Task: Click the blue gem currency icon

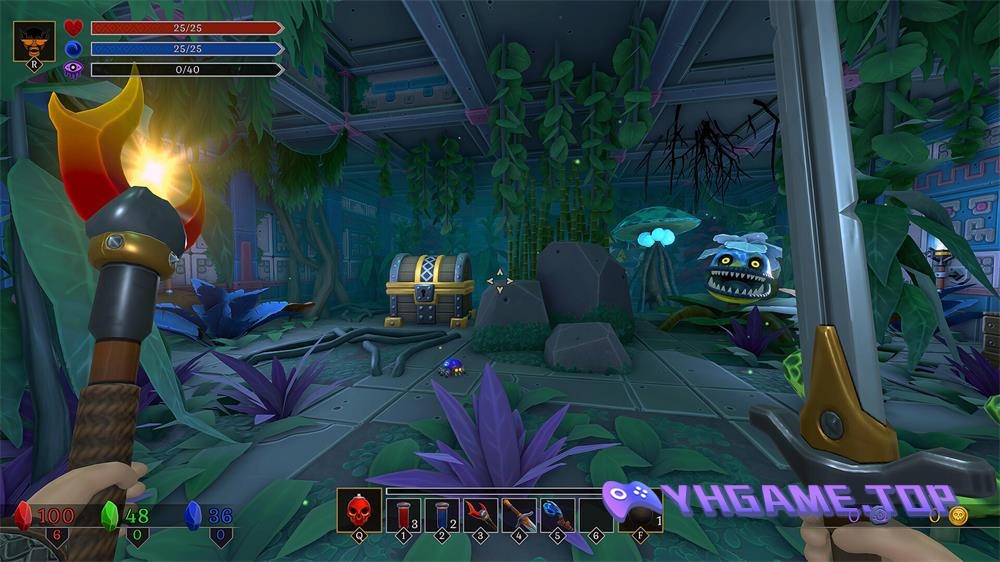Action: pyautogui.click(x=193, y=515)
